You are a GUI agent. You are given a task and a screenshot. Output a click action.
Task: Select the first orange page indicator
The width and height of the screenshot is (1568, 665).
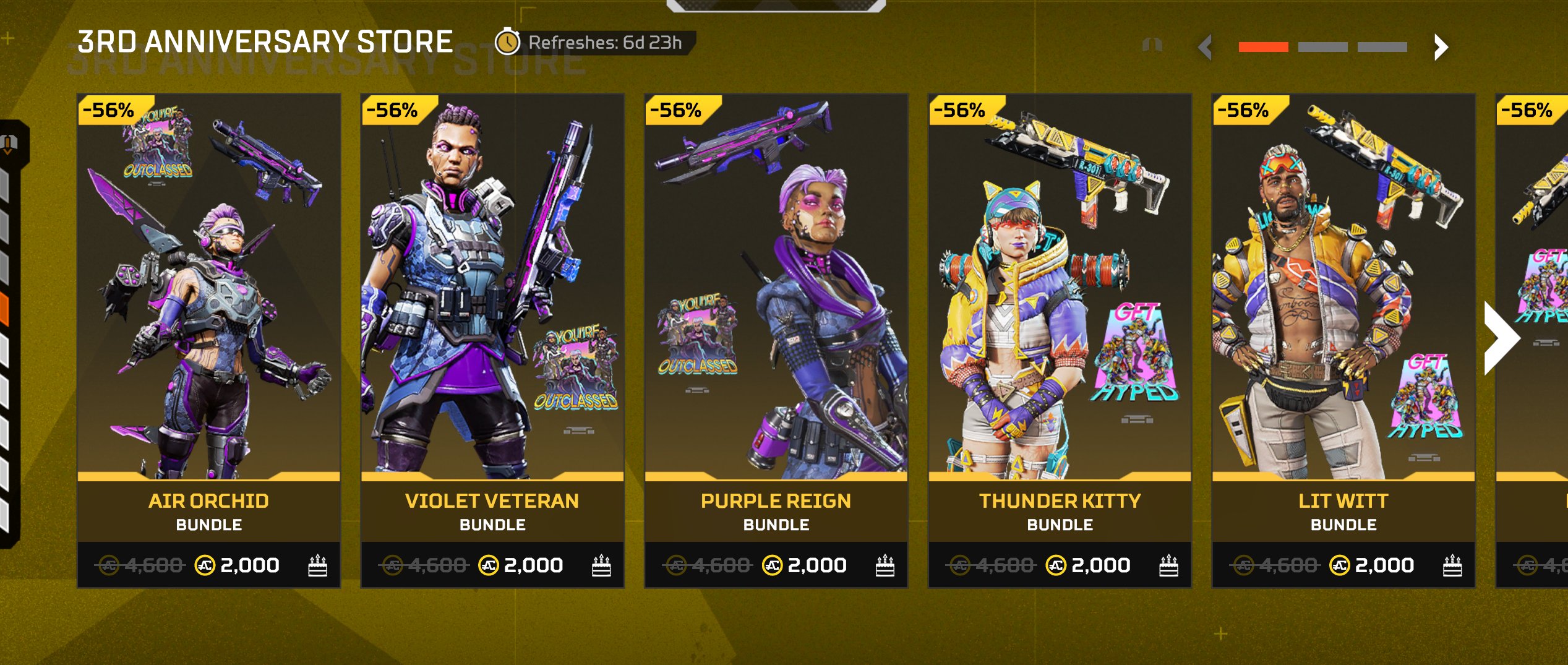[x=1263, y=47]
